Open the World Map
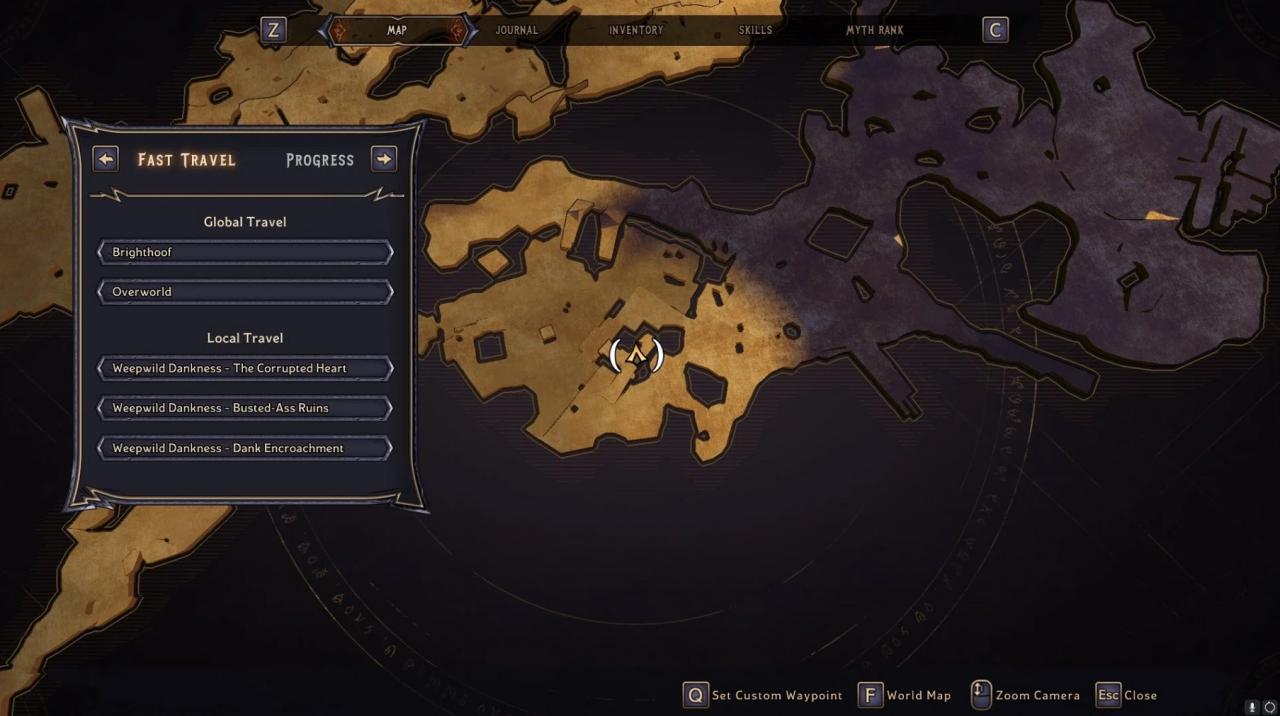The width and height of the screenshot is (1280, 716). (905, 695)
